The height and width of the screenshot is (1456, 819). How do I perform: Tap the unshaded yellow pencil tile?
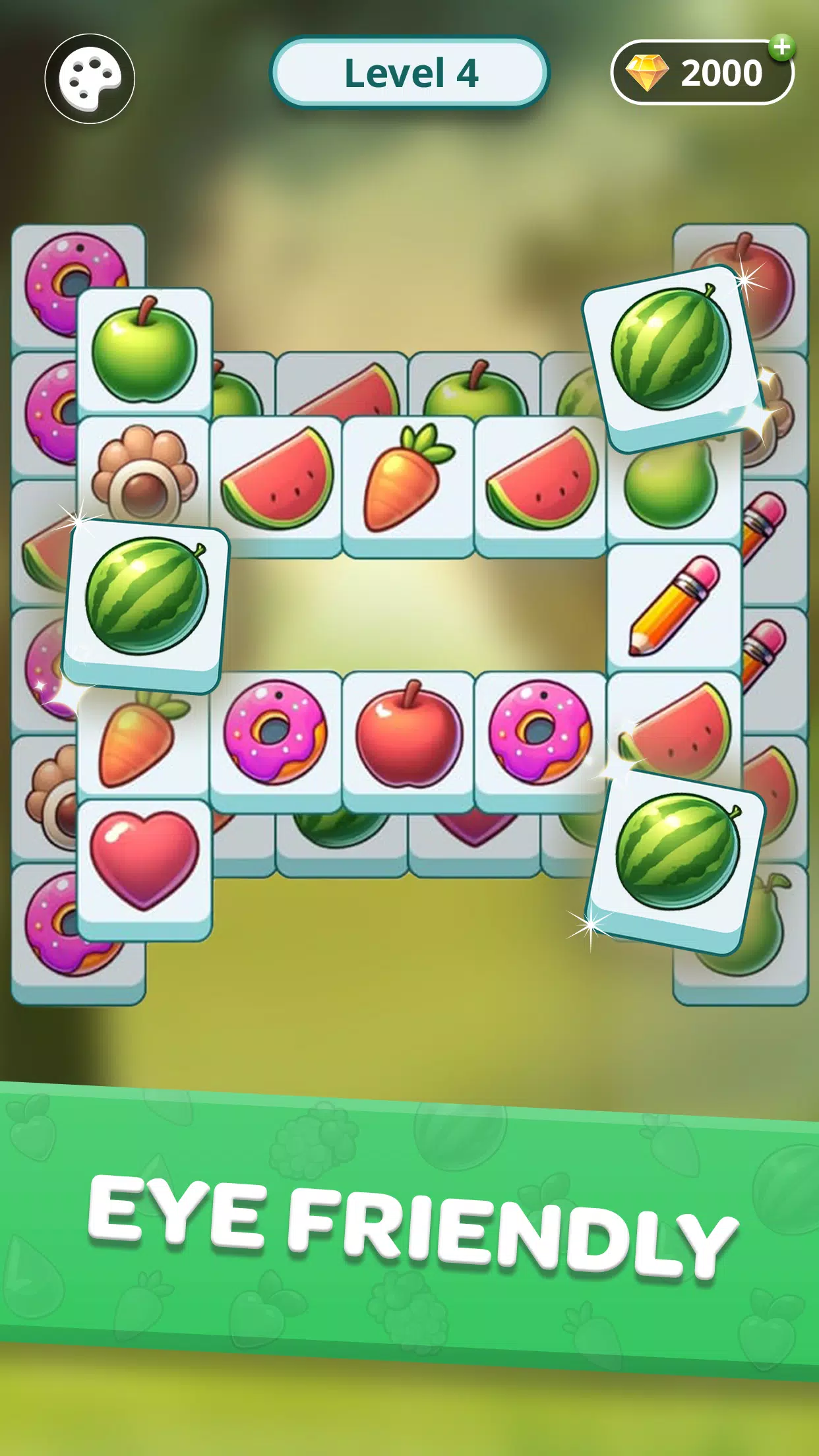point(674,607)
